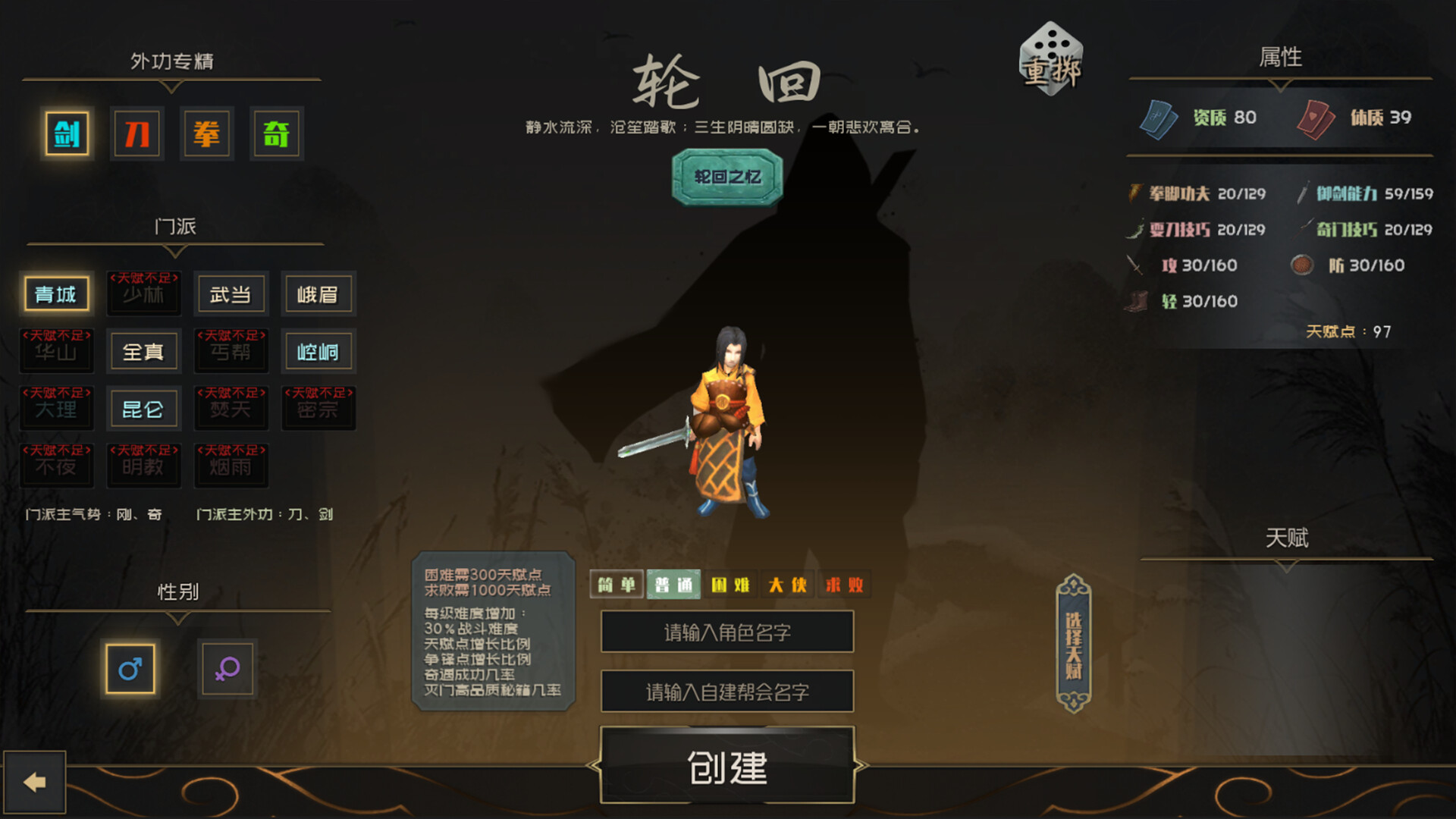Image resolution: width=1456 pixels, height=819 pixels.
Task: Click the character name input field
Action: [x=726, y=632]
